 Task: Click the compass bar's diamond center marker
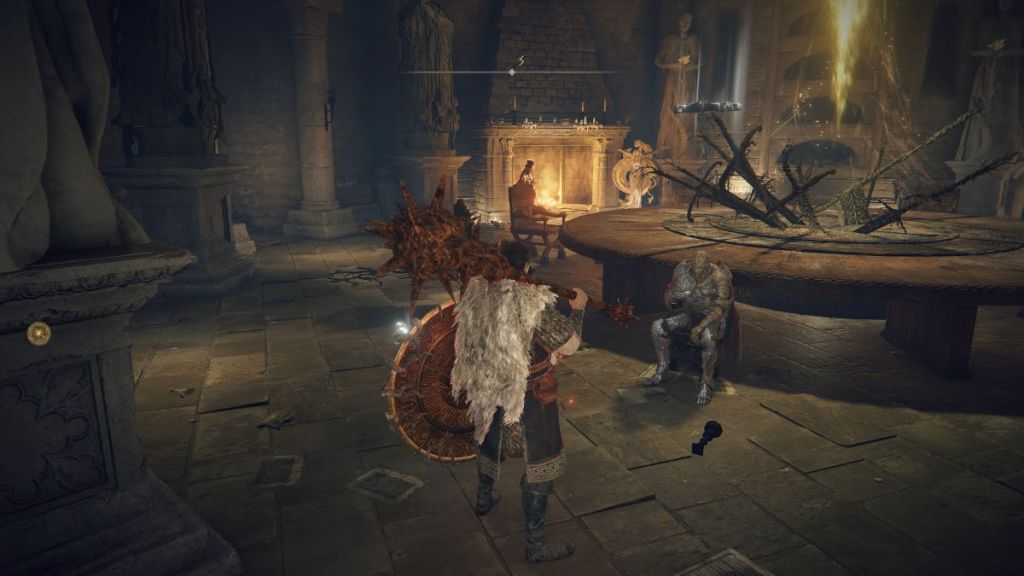[x=511, y=72]
